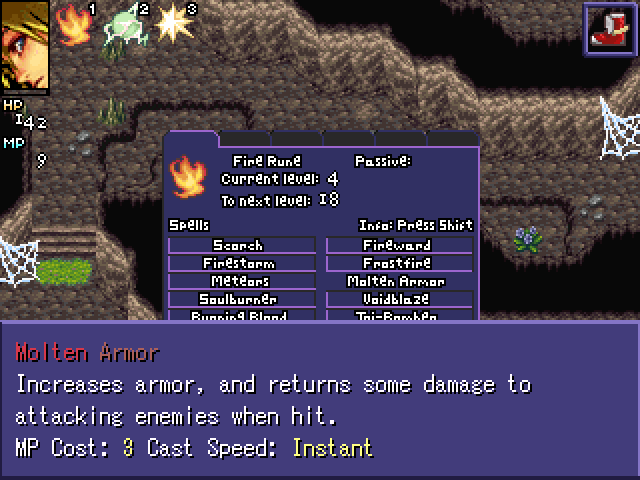The height and width of the screenshot is (480, 640).
Task: Activate the fire rune in slot 1
Action: (x=71, y=23)
